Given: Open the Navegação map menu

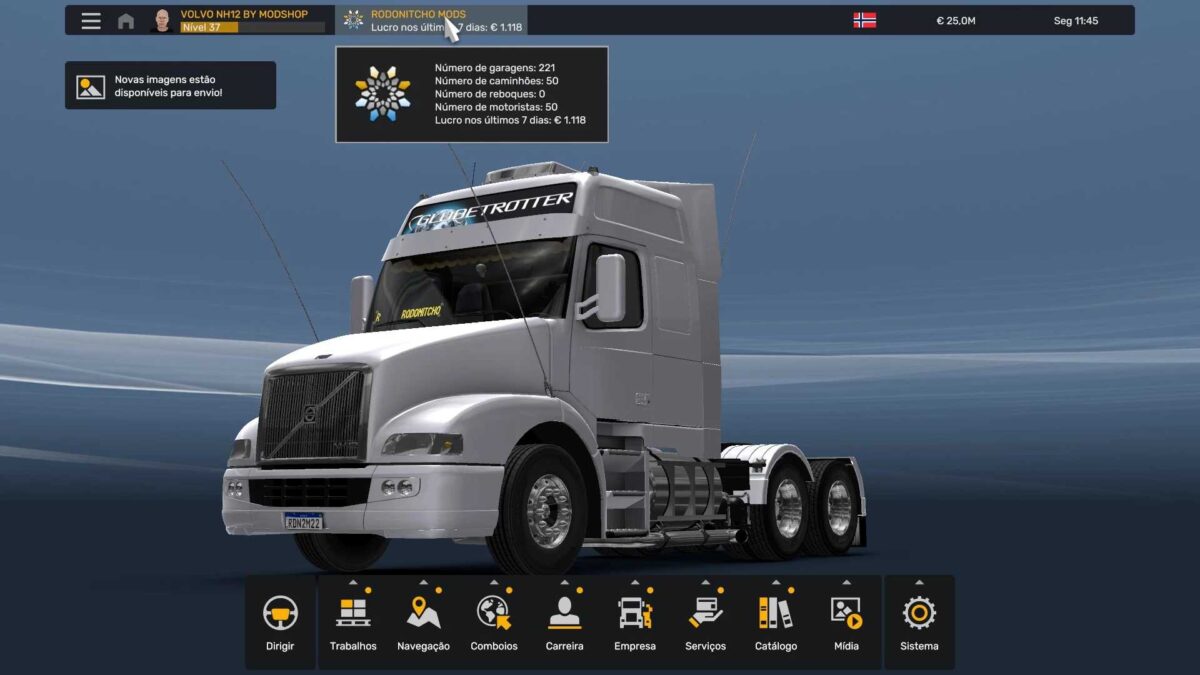Looking at the screenshot, I should (423, 622).
